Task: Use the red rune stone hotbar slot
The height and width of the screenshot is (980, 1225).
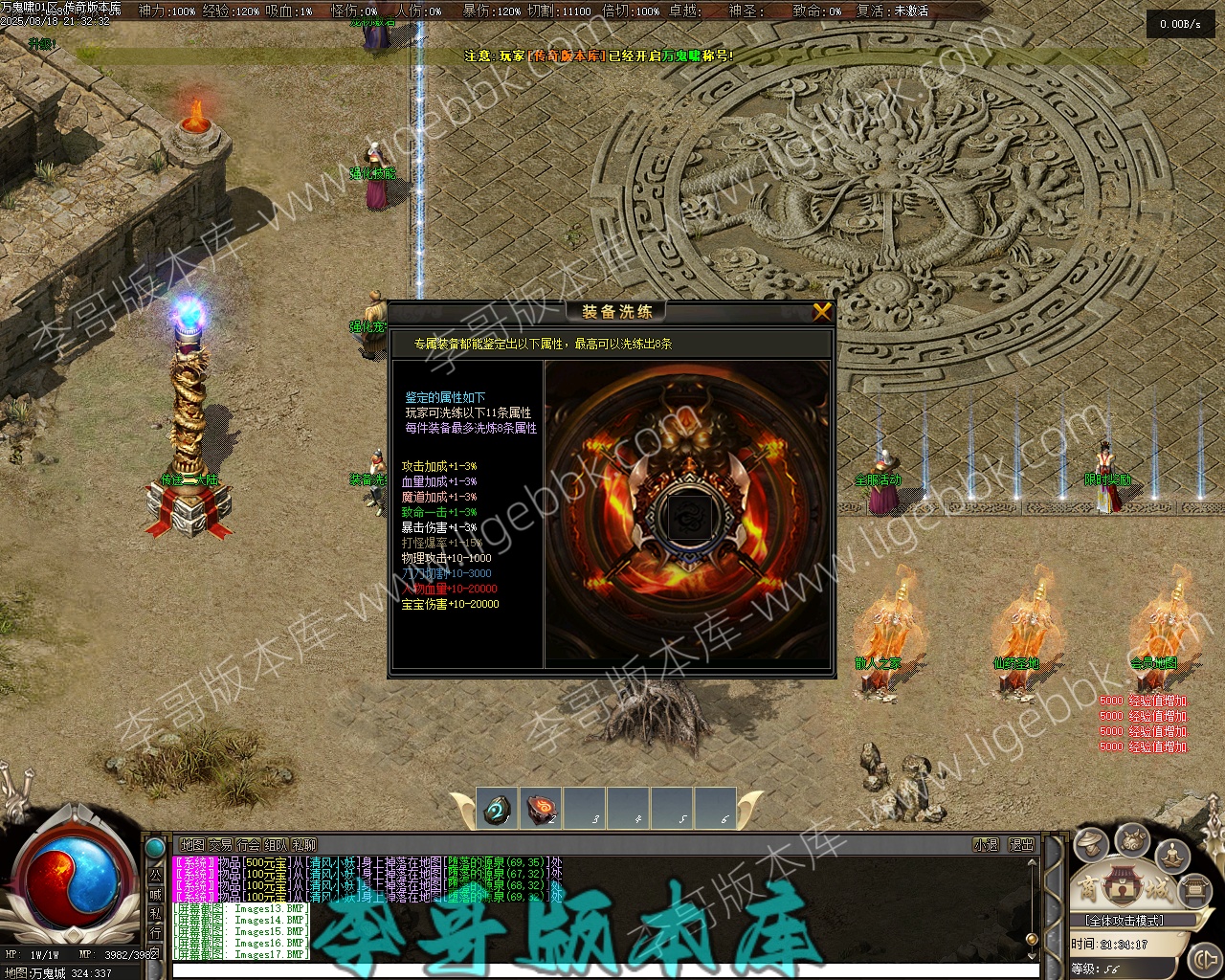Action: click(x=542, y=809)
